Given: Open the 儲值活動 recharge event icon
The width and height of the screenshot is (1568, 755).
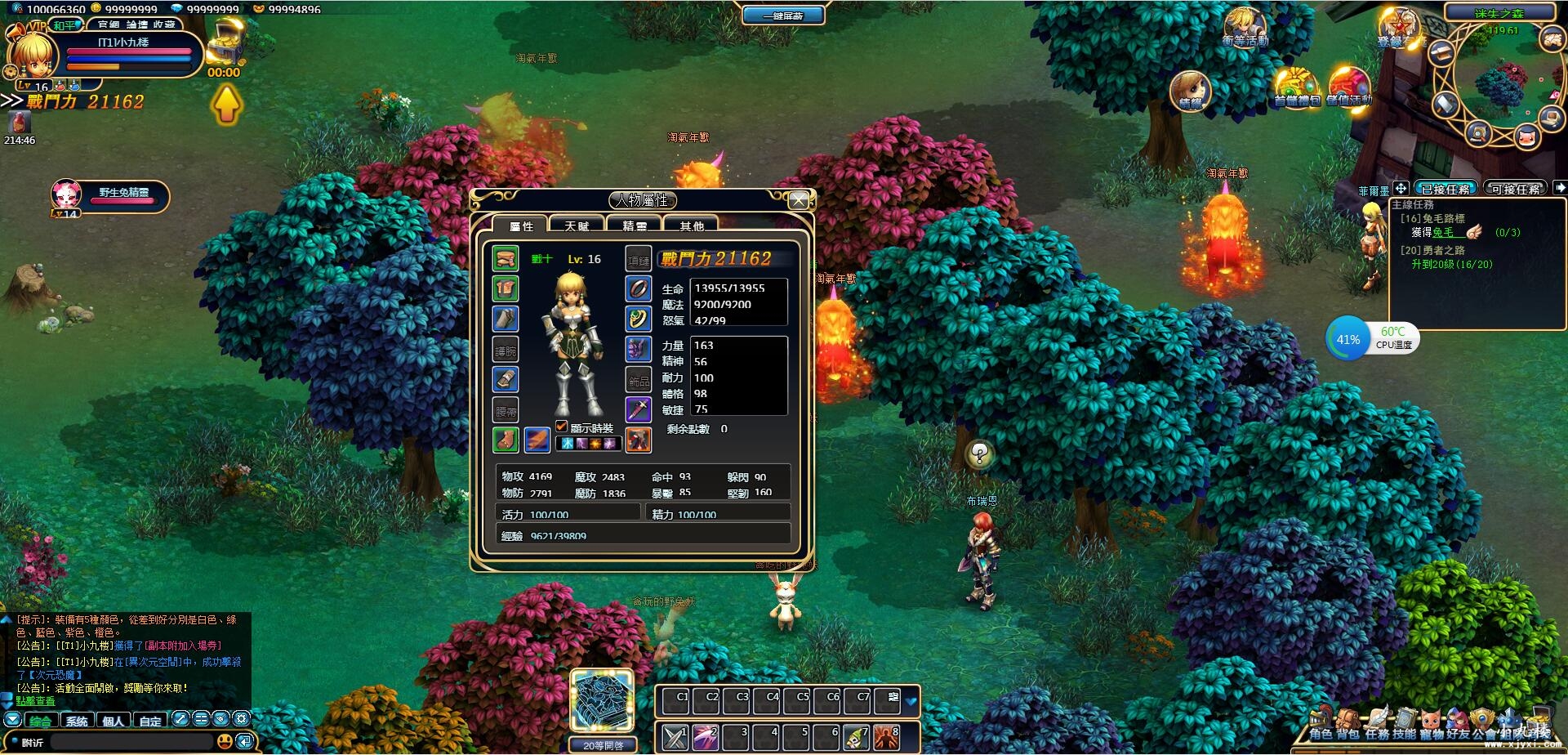Looking at the screenshot, I should (1348, 88).
